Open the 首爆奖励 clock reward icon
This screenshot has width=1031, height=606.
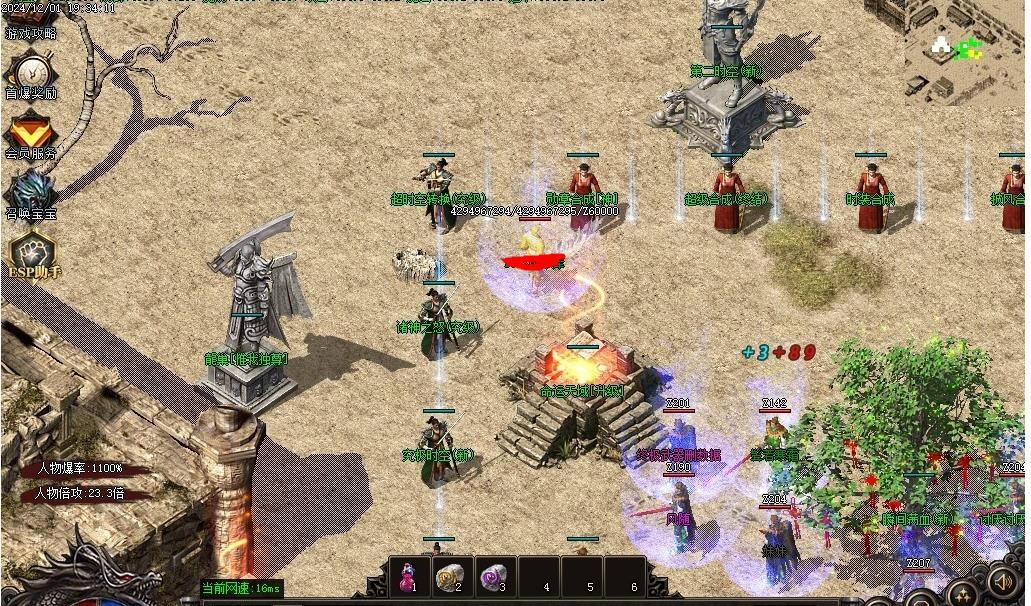click(31, 73)
